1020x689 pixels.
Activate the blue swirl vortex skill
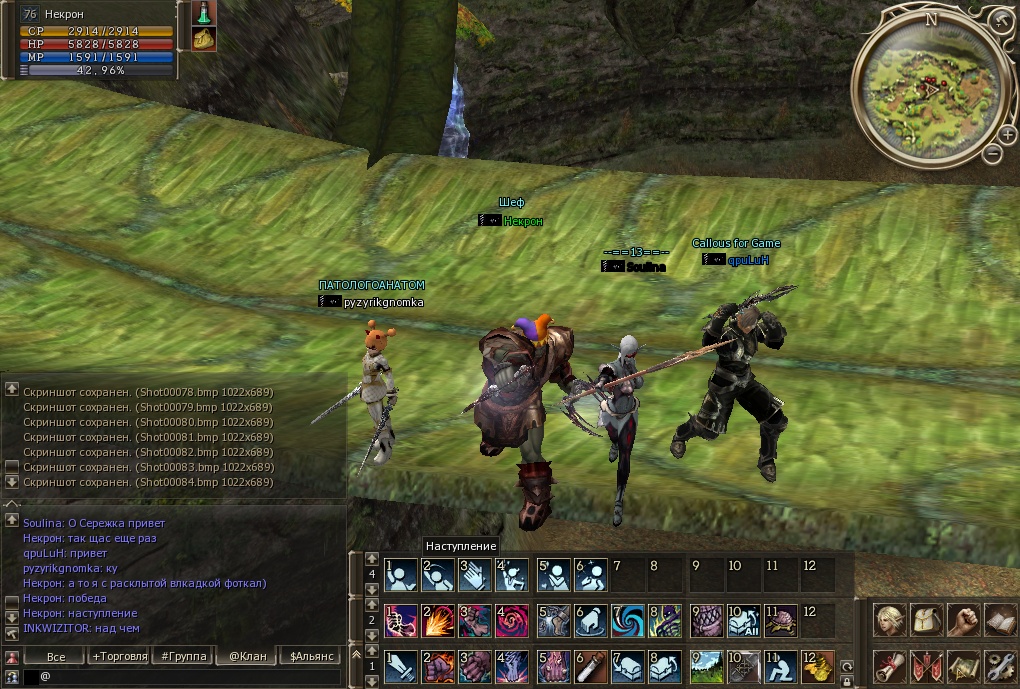628,620
